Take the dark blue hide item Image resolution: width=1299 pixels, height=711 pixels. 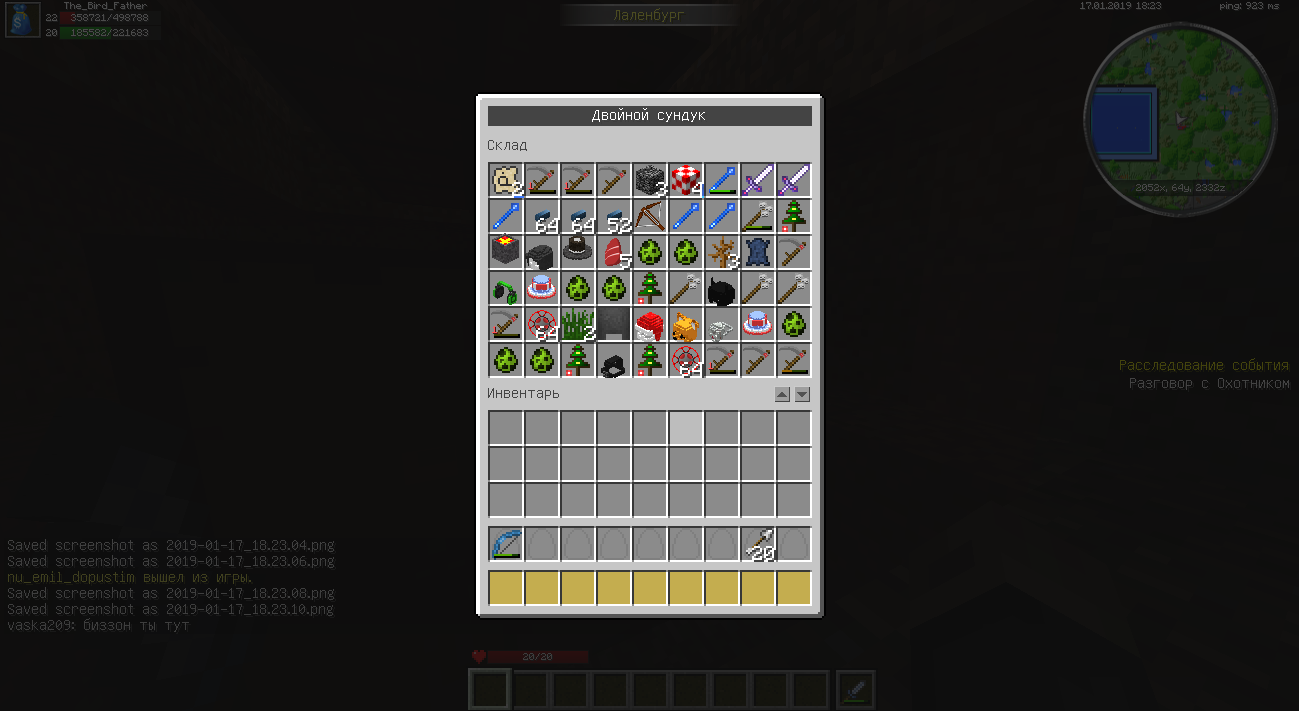(758, 253)
